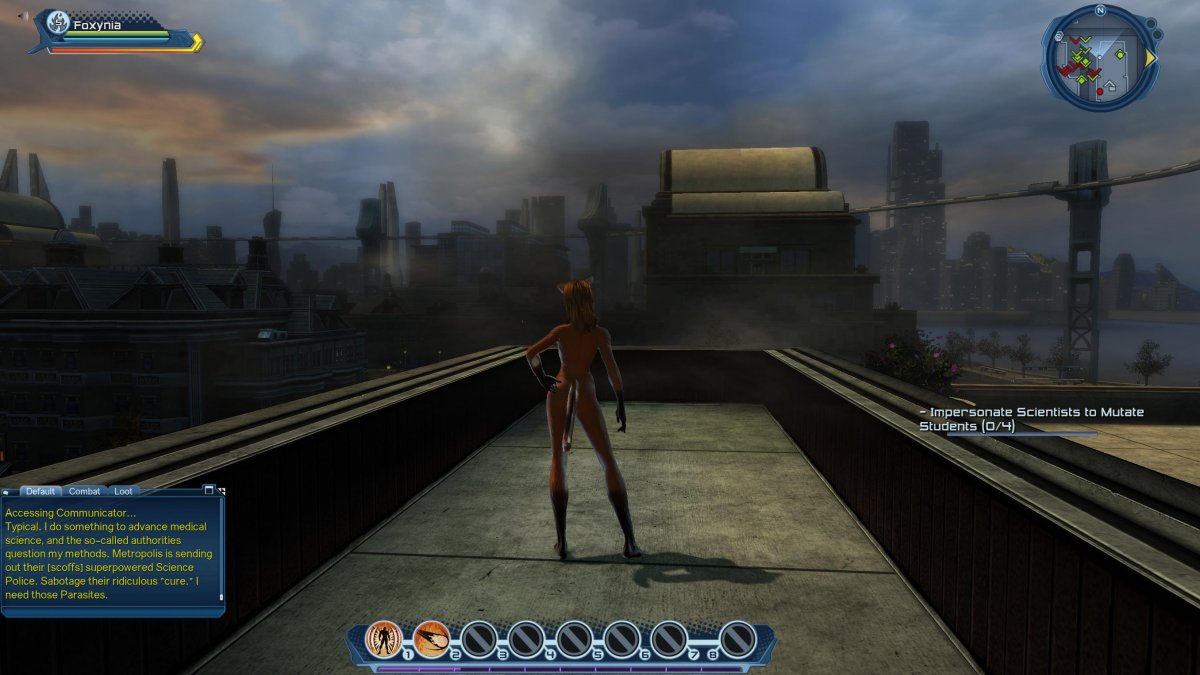1200x675 pixels.
Task: Click in the chat message log
Action: [x=110, y=553]
